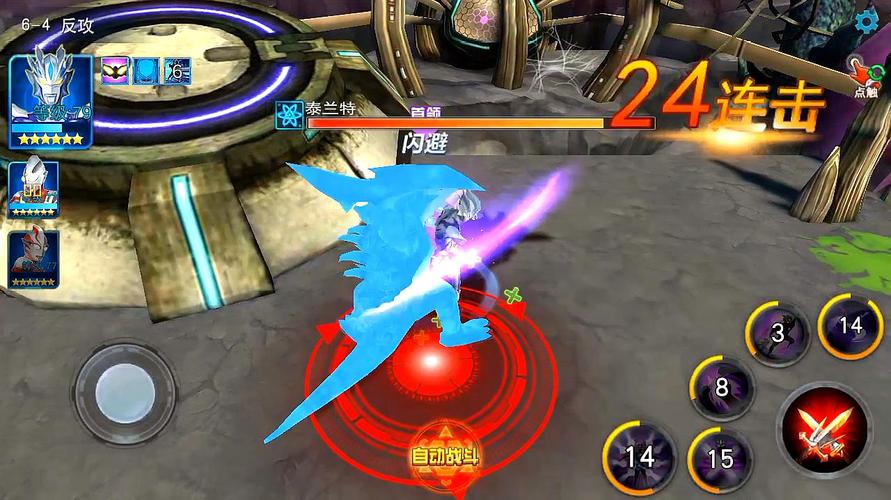Use the skill with cooldown 15
The image size is (891, 500).
click(720, 457)
